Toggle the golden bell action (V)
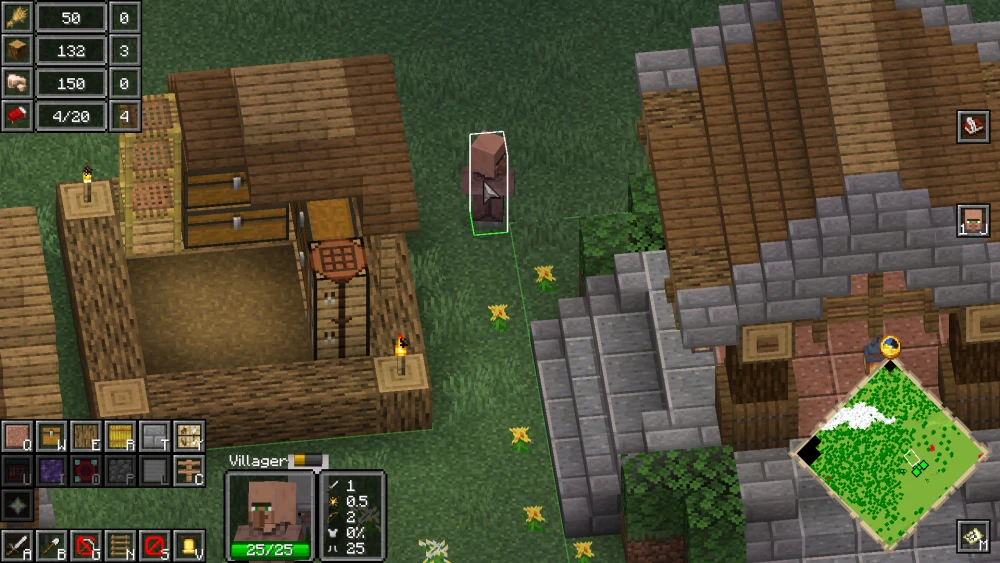The width and height of the screenshot is (1000, 563). tap(188, 546)
